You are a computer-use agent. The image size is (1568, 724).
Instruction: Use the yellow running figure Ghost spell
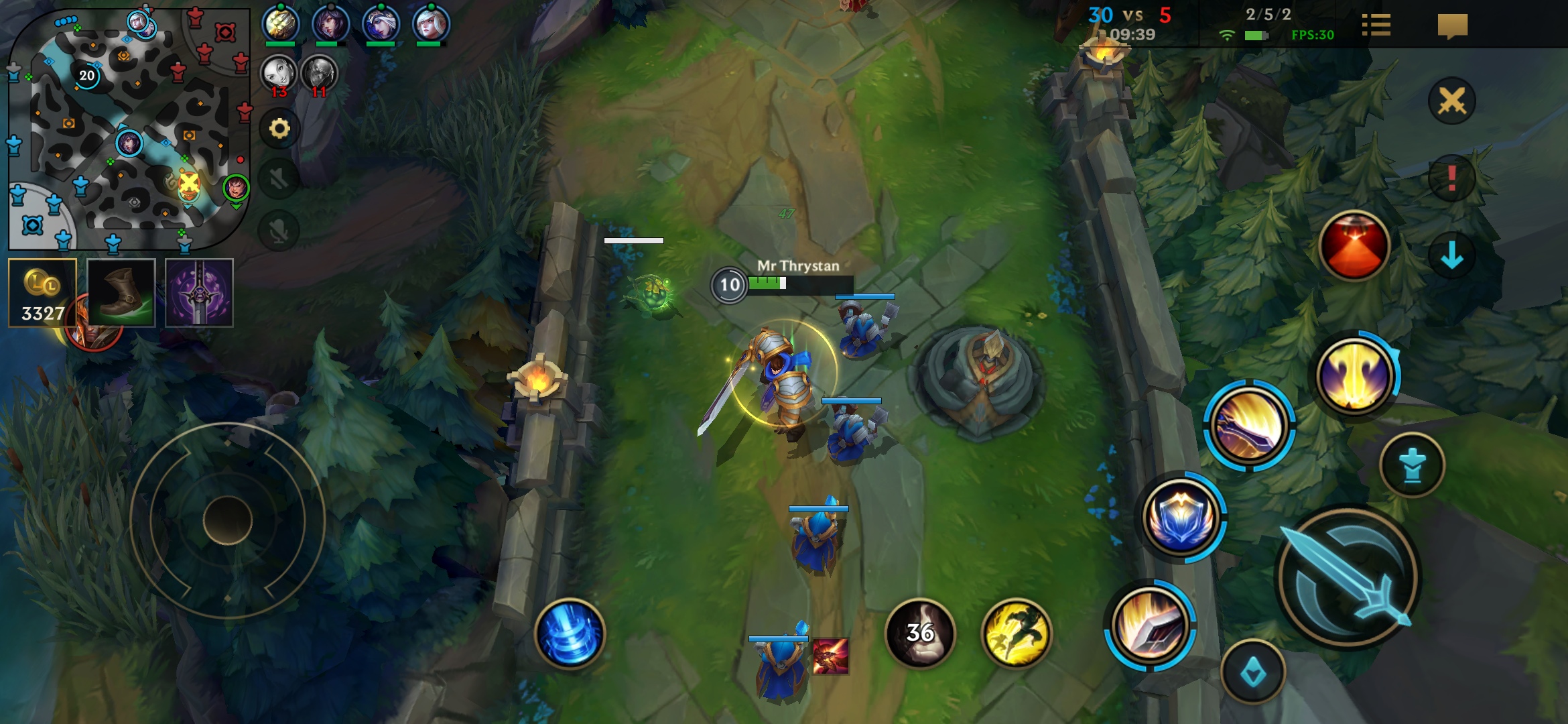tap(1016, 633)
